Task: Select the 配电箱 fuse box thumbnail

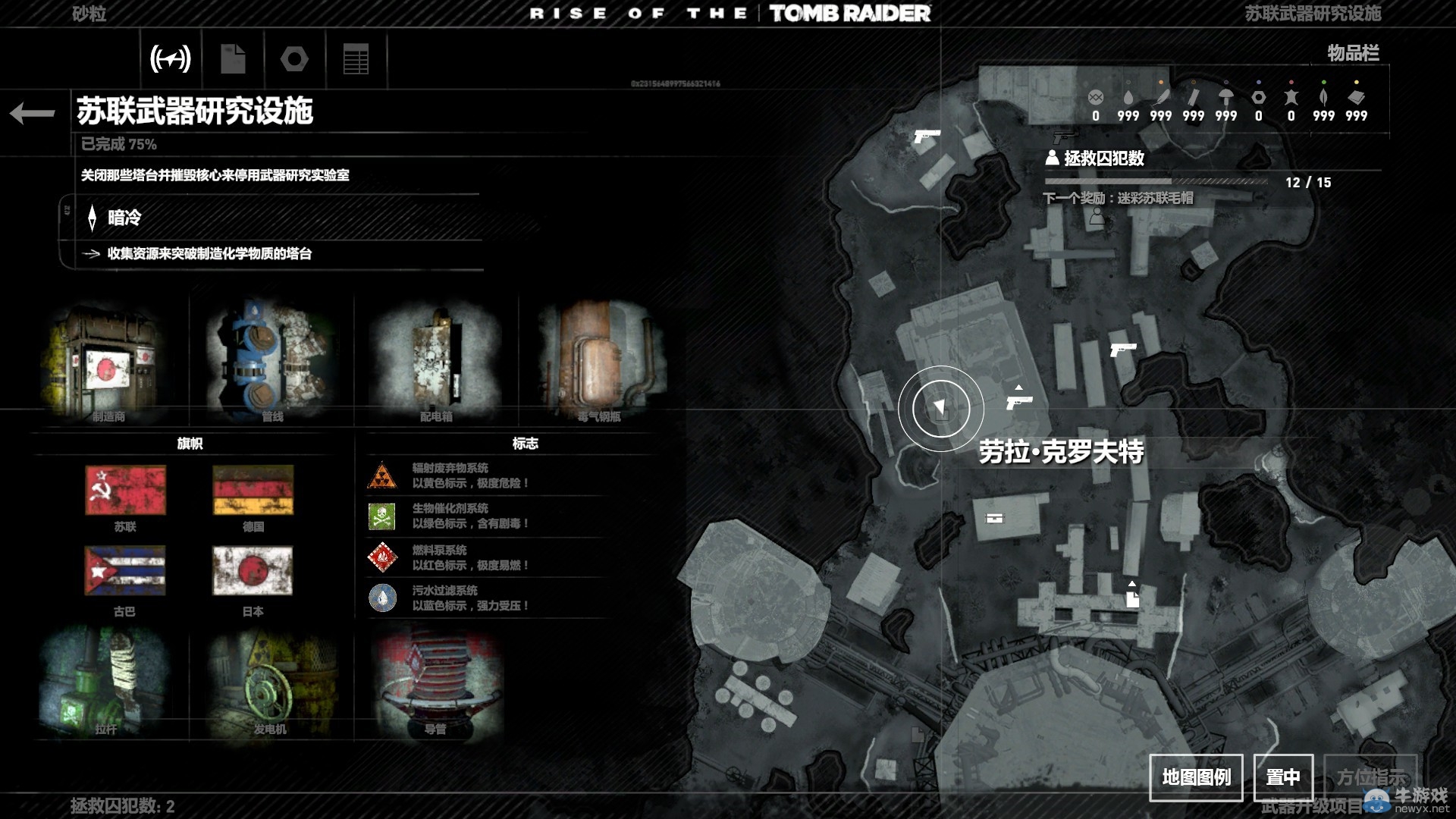Action: (435, 362)
